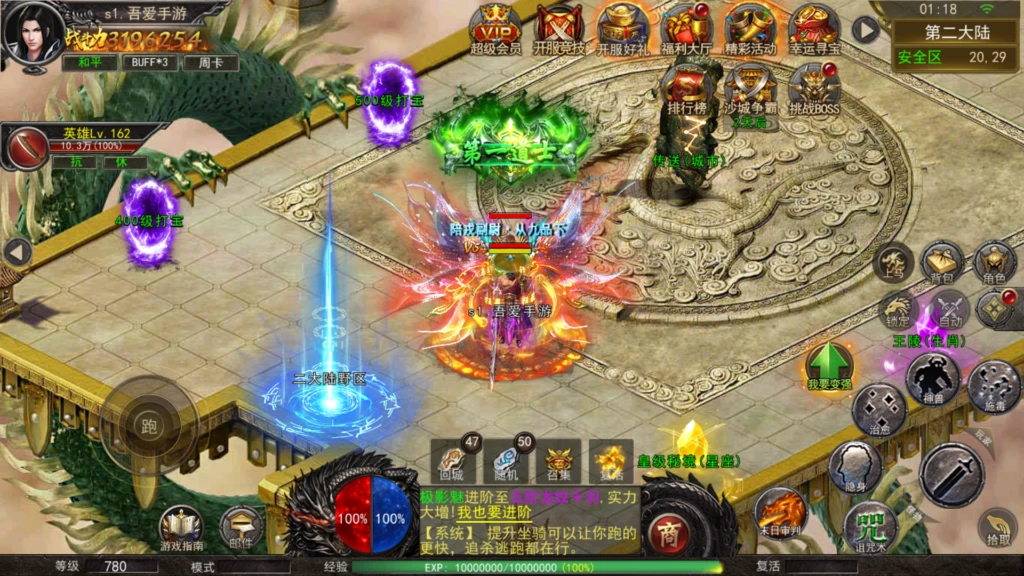
Task: Show the 排行榜 rankings
Action: tap(687, 86)
